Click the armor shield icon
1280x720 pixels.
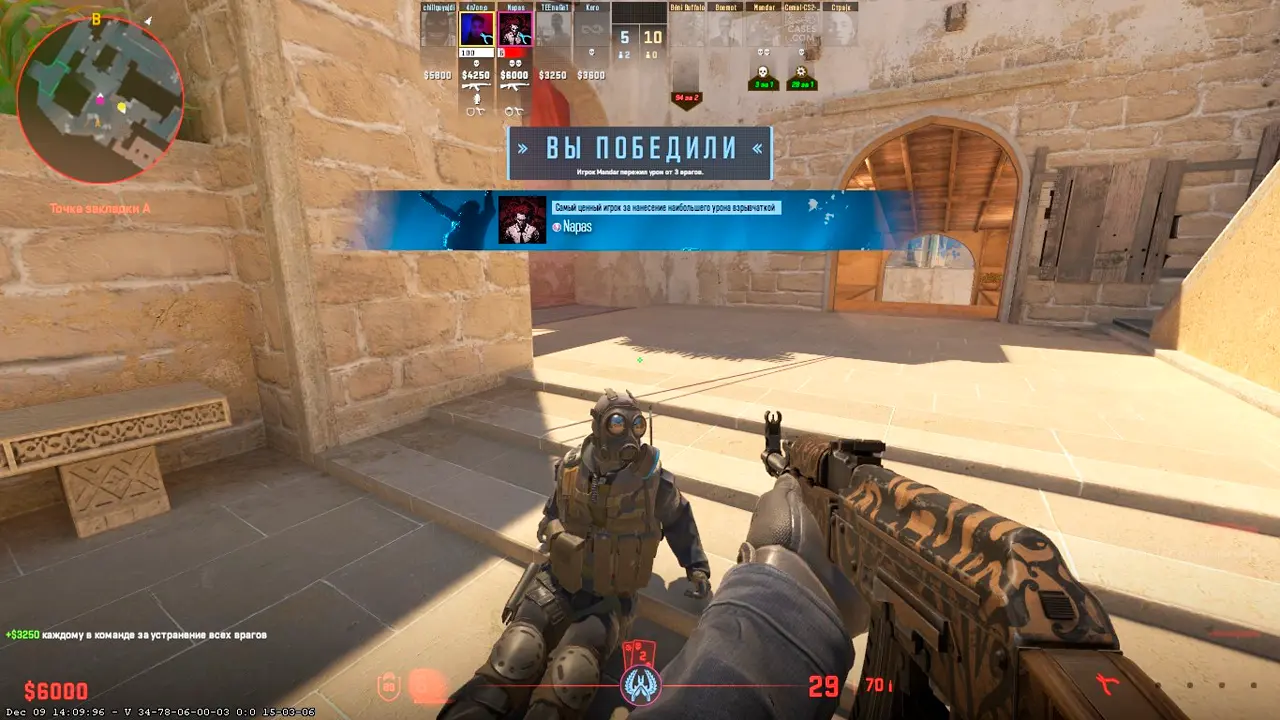pos(387,686)
